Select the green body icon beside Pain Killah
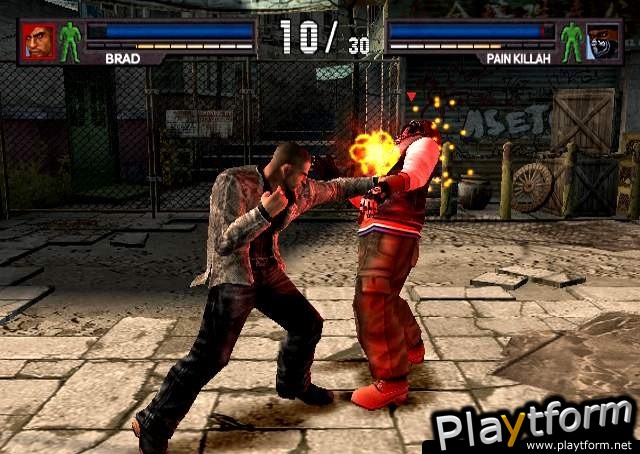This screenshot has height=454, width=640. tap(571, 42)
